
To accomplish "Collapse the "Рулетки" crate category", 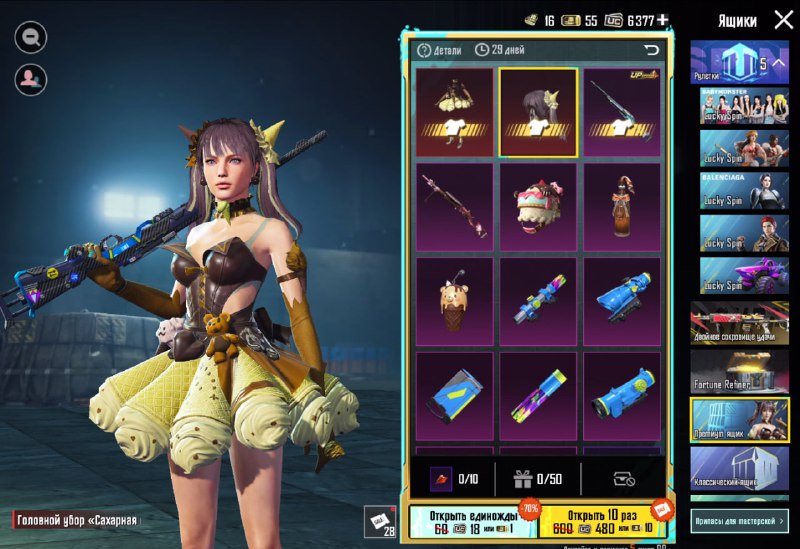I will click(778, 64).
